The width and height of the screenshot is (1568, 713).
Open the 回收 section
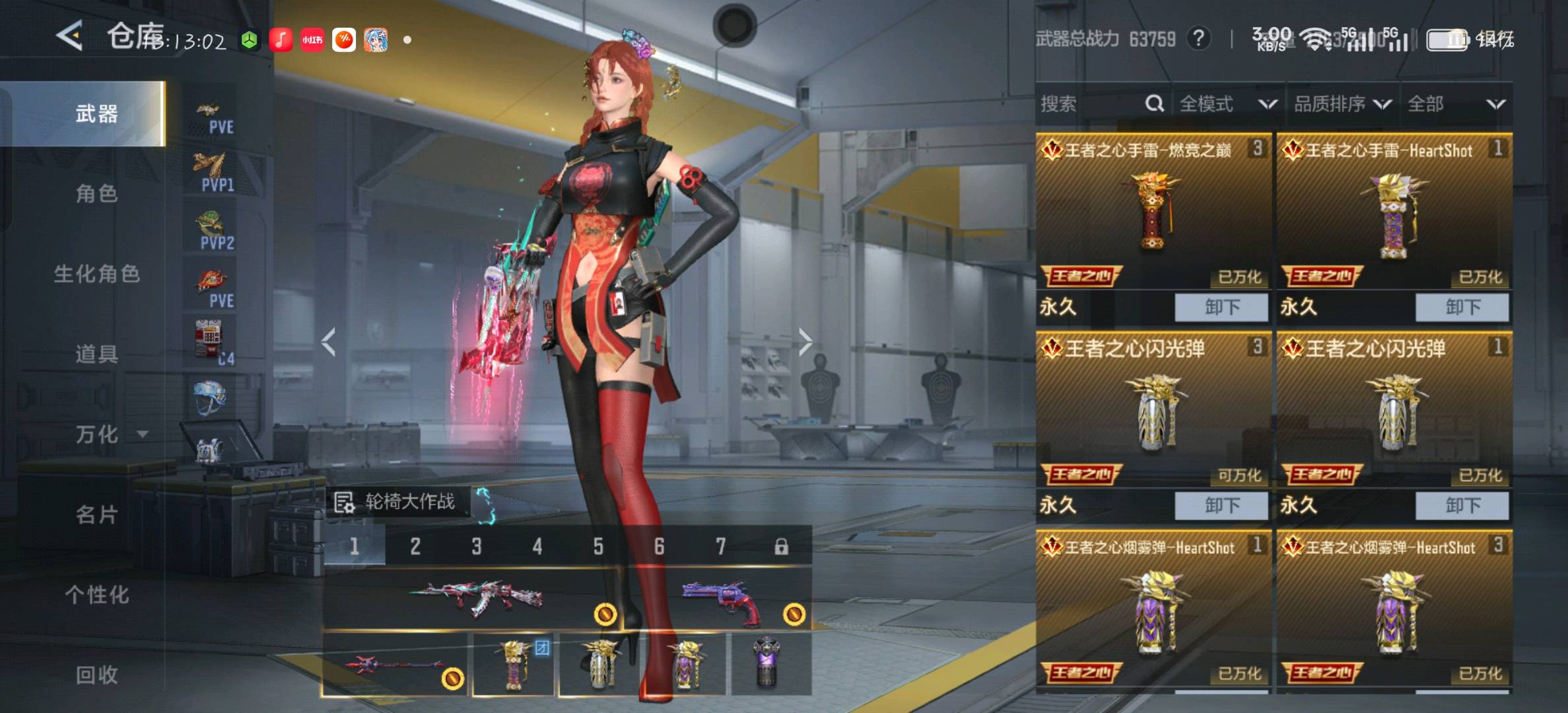tap(96, 674)
